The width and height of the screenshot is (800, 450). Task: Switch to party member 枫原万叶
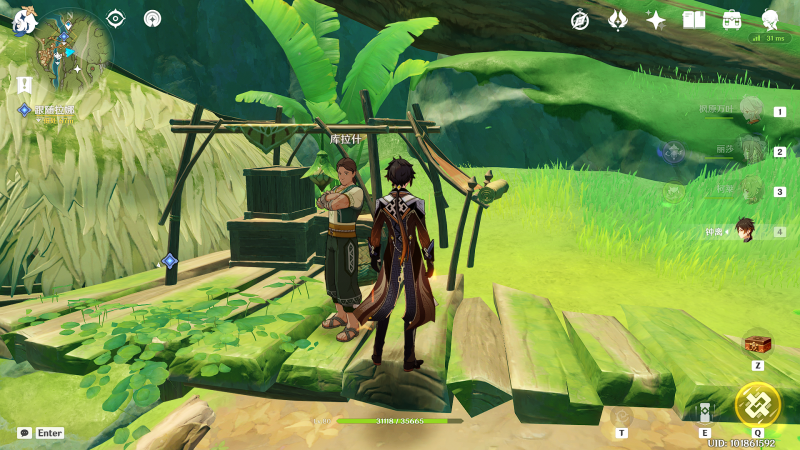[749, 110]
